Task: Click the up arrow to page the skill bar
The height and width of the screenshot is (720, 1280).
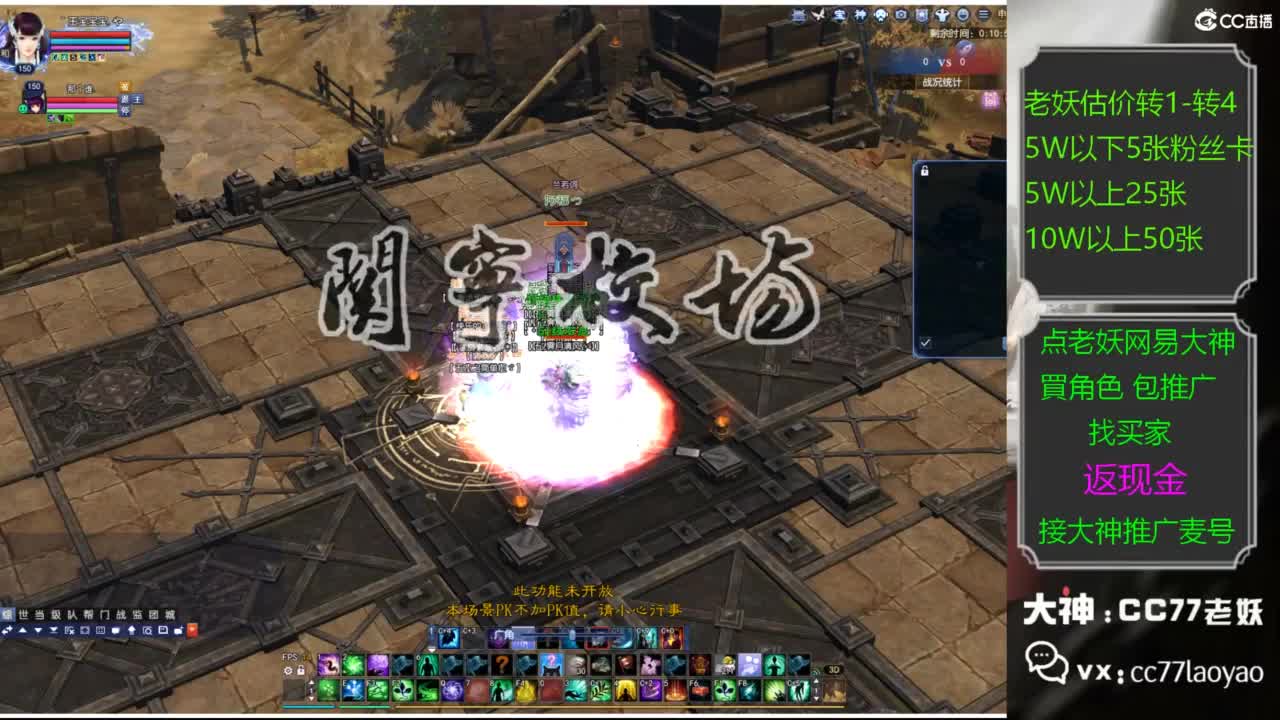Action: [x=313, y=683]
